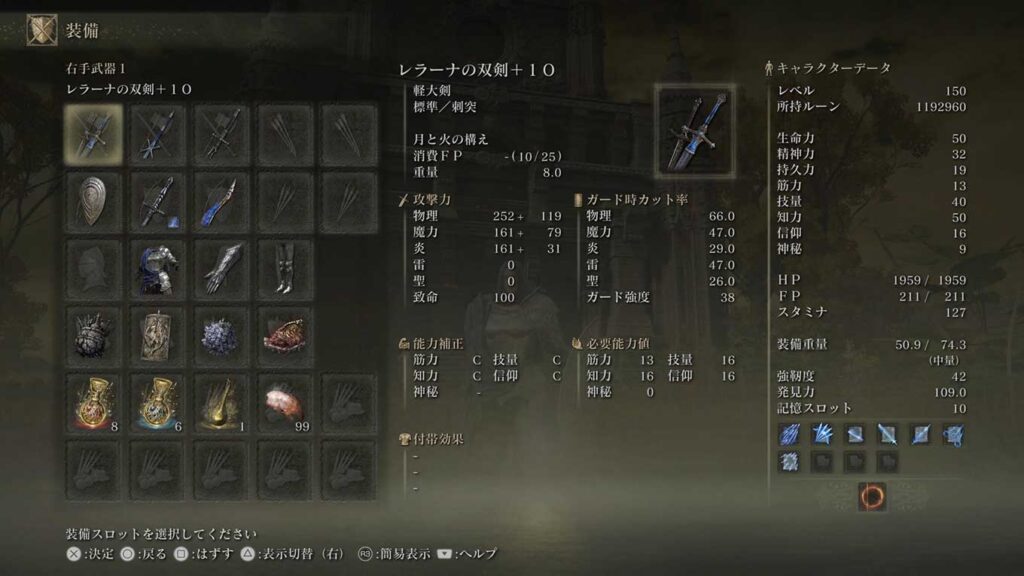Select the pale white burst spell icon
Viewport: 1024px width, 576px height.
[790, 461]
